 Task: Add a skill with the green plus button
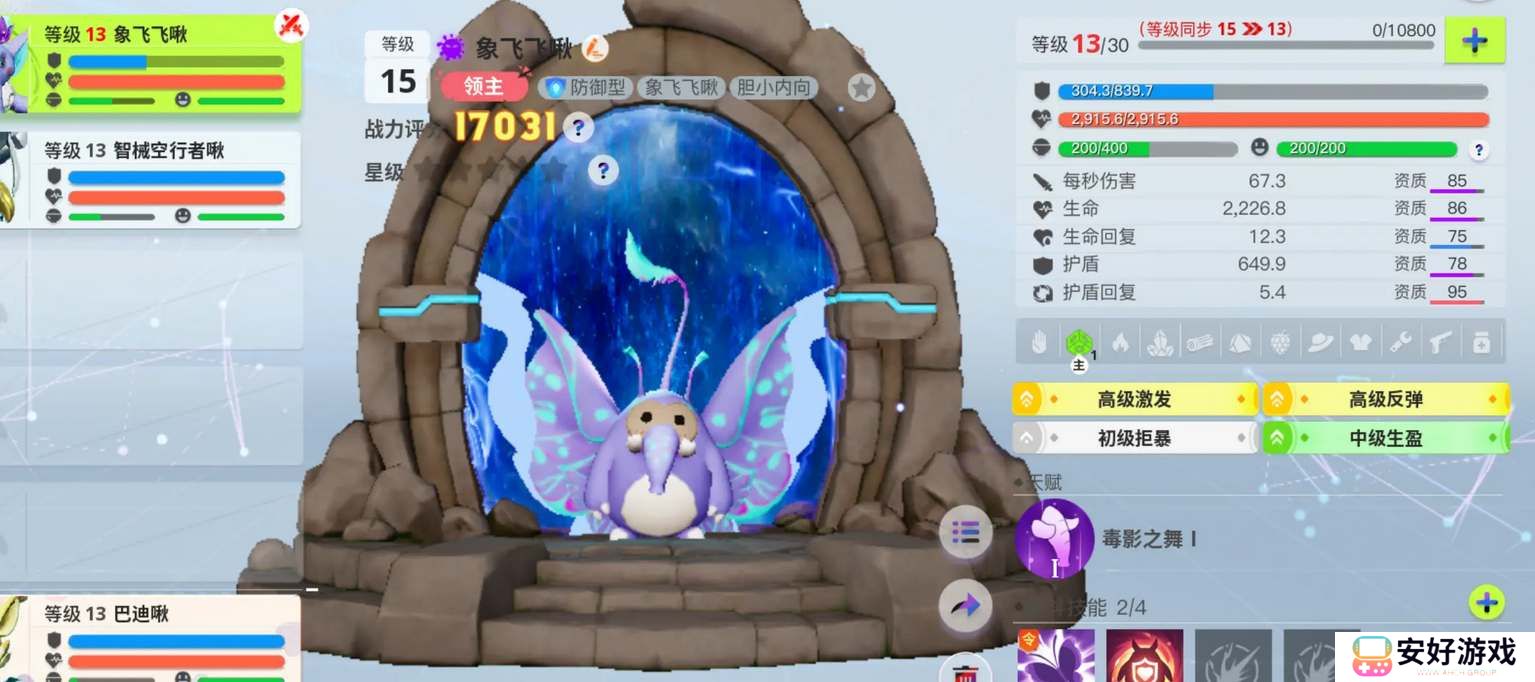[1486, 602]
